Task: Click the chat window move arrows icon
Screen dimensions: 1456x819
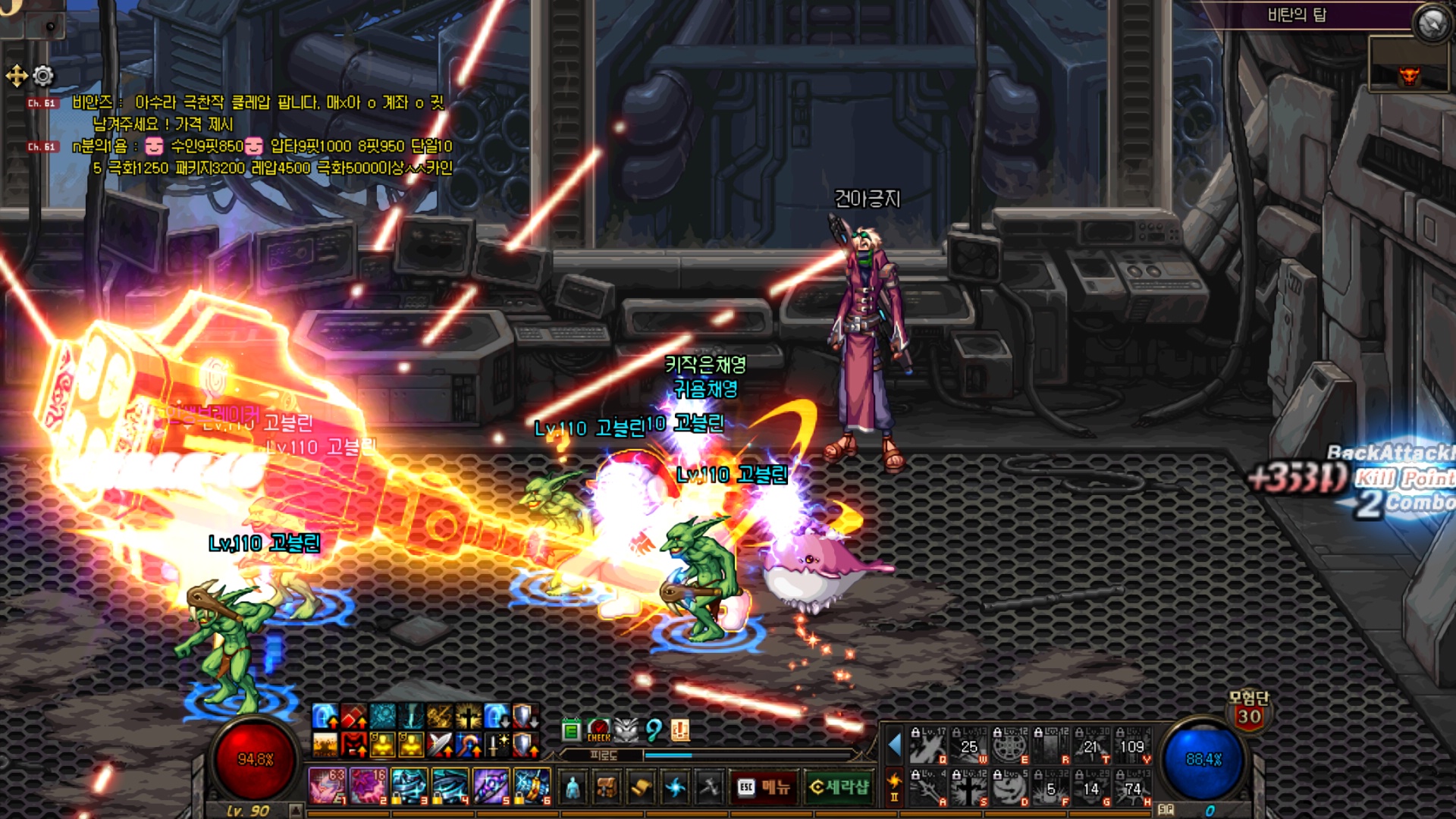Action: [x=17, y=76]
